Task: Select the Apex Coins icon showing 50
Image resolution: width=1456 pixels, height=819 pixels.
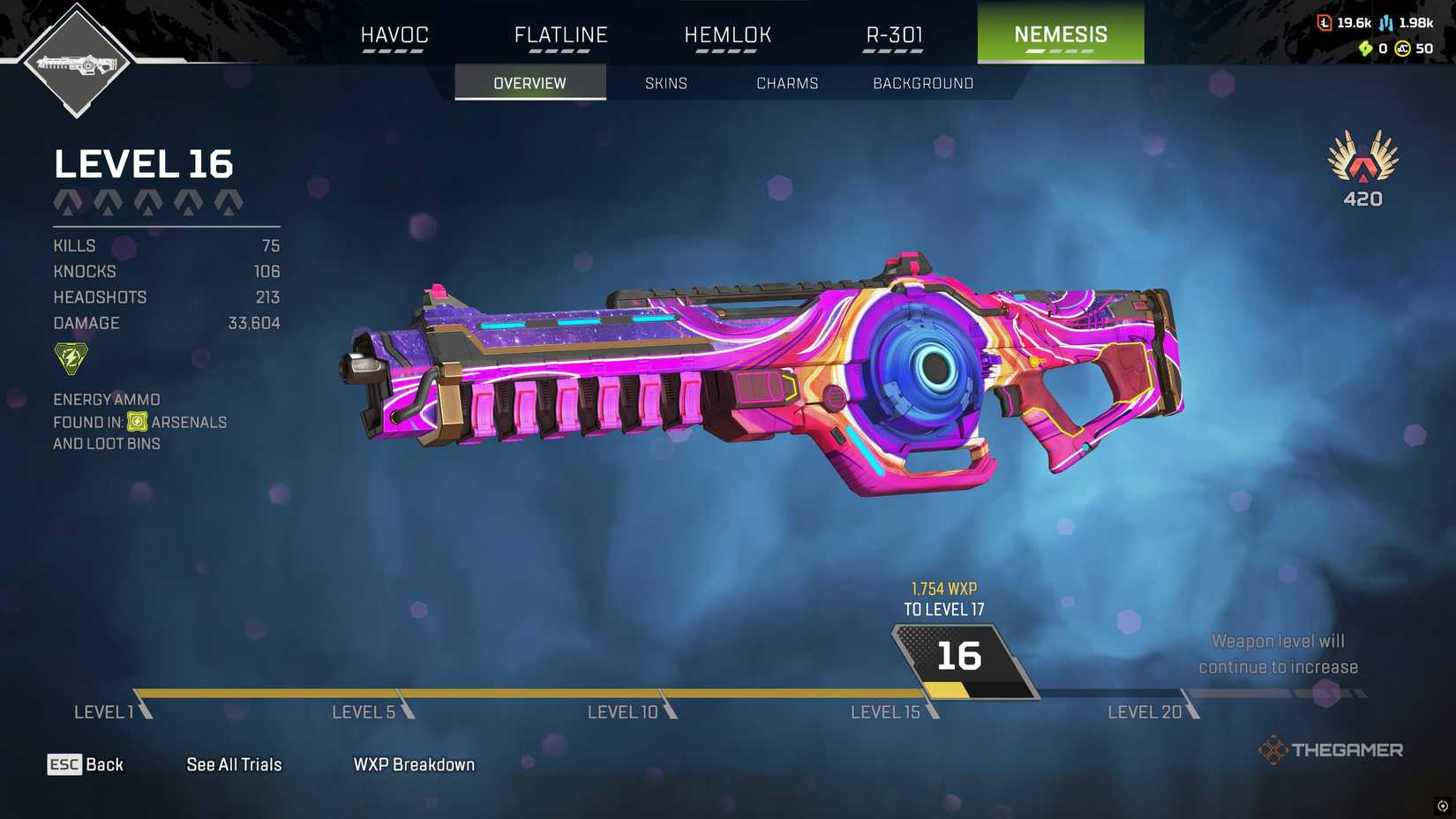Action: pos(1403,48)
